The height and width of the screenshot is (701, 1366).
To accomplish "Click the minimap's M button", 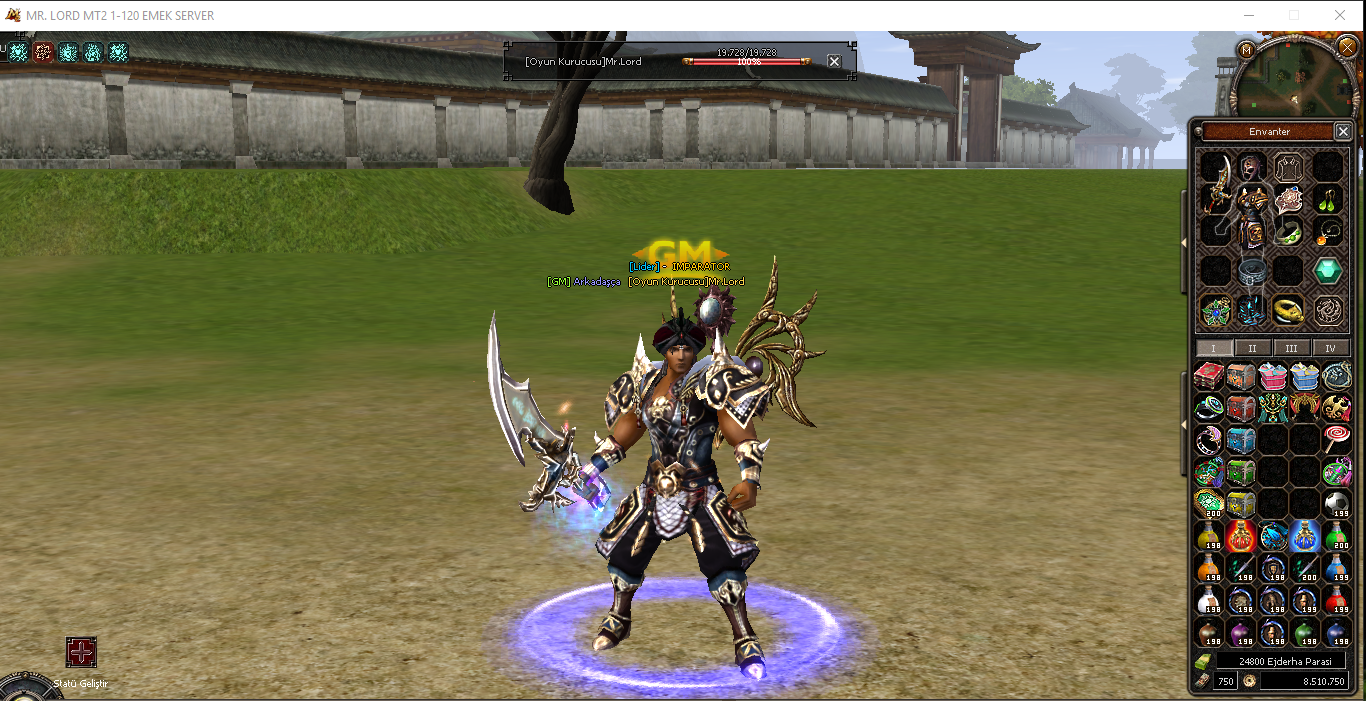I will [x=1246, y=50].
